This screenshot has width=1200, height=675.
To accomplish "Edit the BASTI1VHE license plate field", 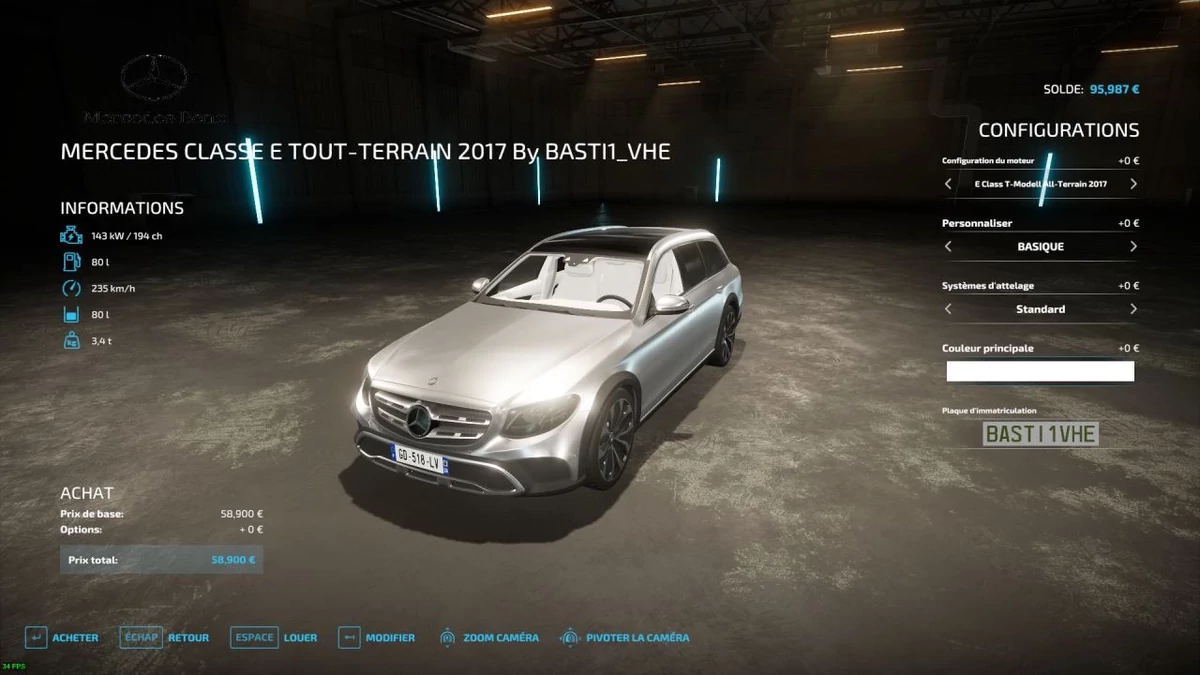I will pyautogui.click(x=1040, y=434).
